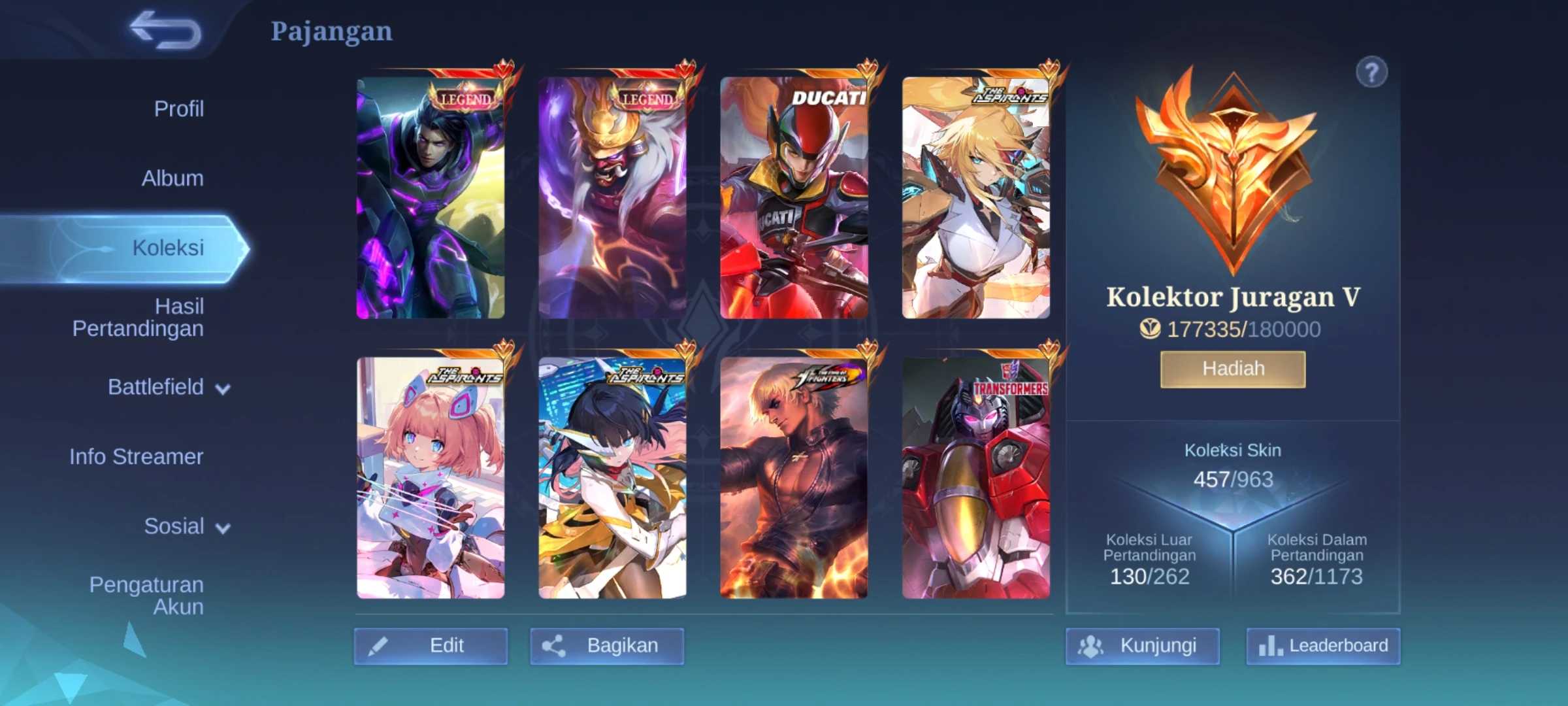Expand the Battlefield section

click(x=169, y=387)
